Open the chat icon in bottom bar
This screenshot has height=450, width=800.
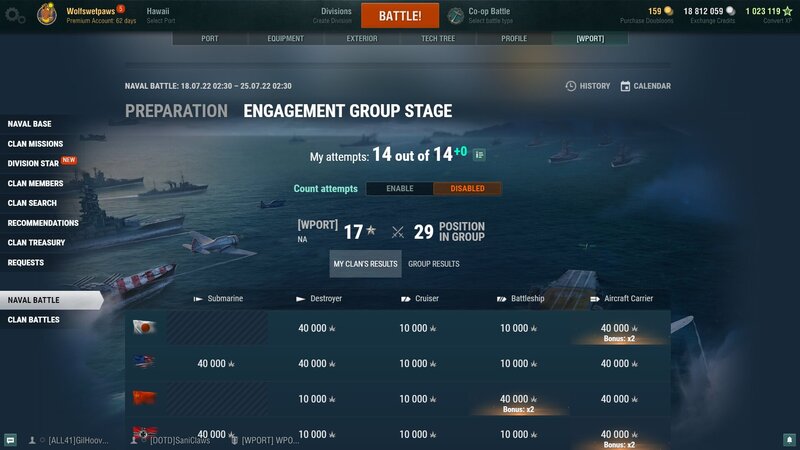(10, 440)
